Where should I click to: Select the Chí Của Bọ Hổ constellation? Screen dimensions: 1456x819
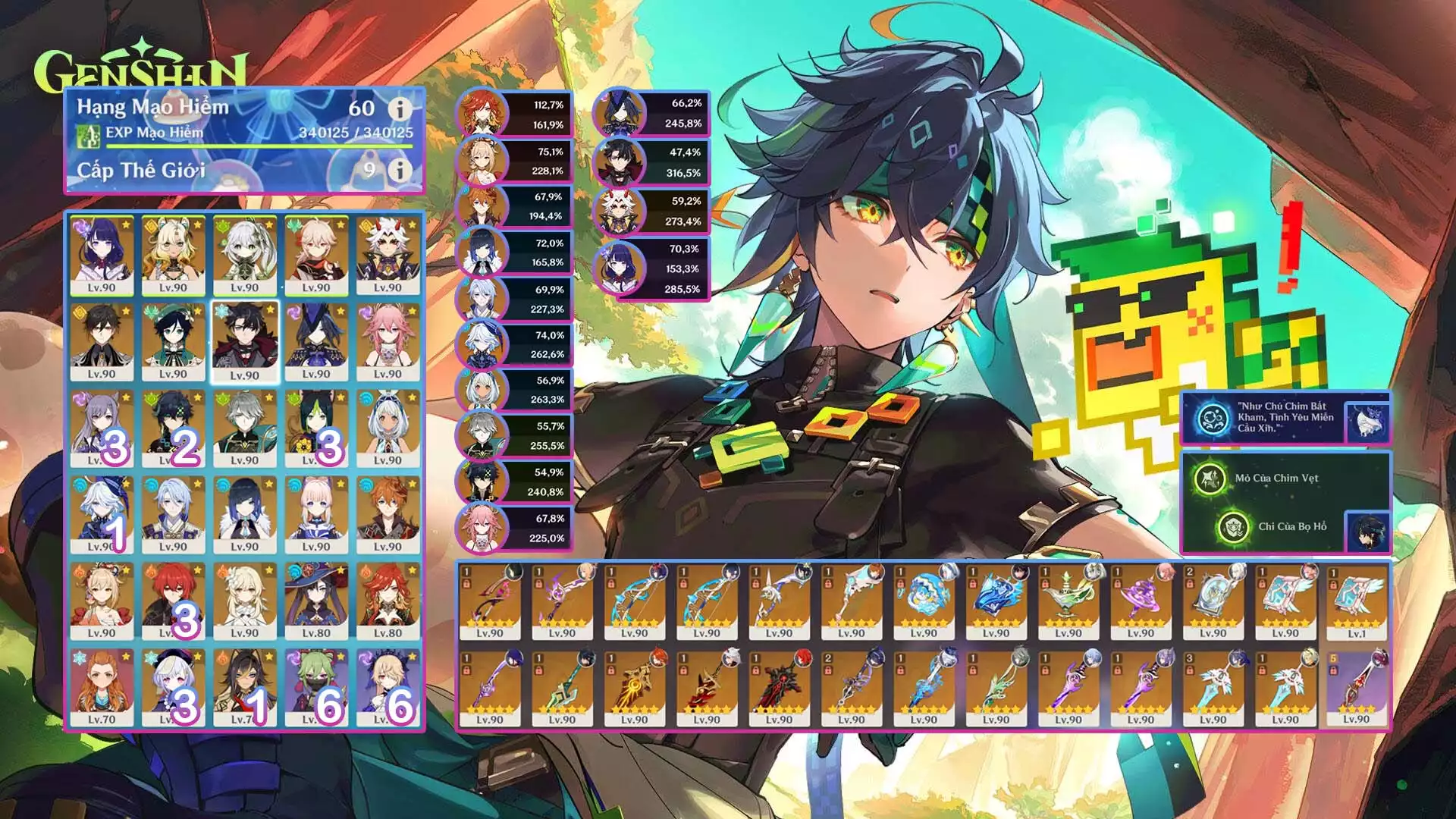[1234, 527]
